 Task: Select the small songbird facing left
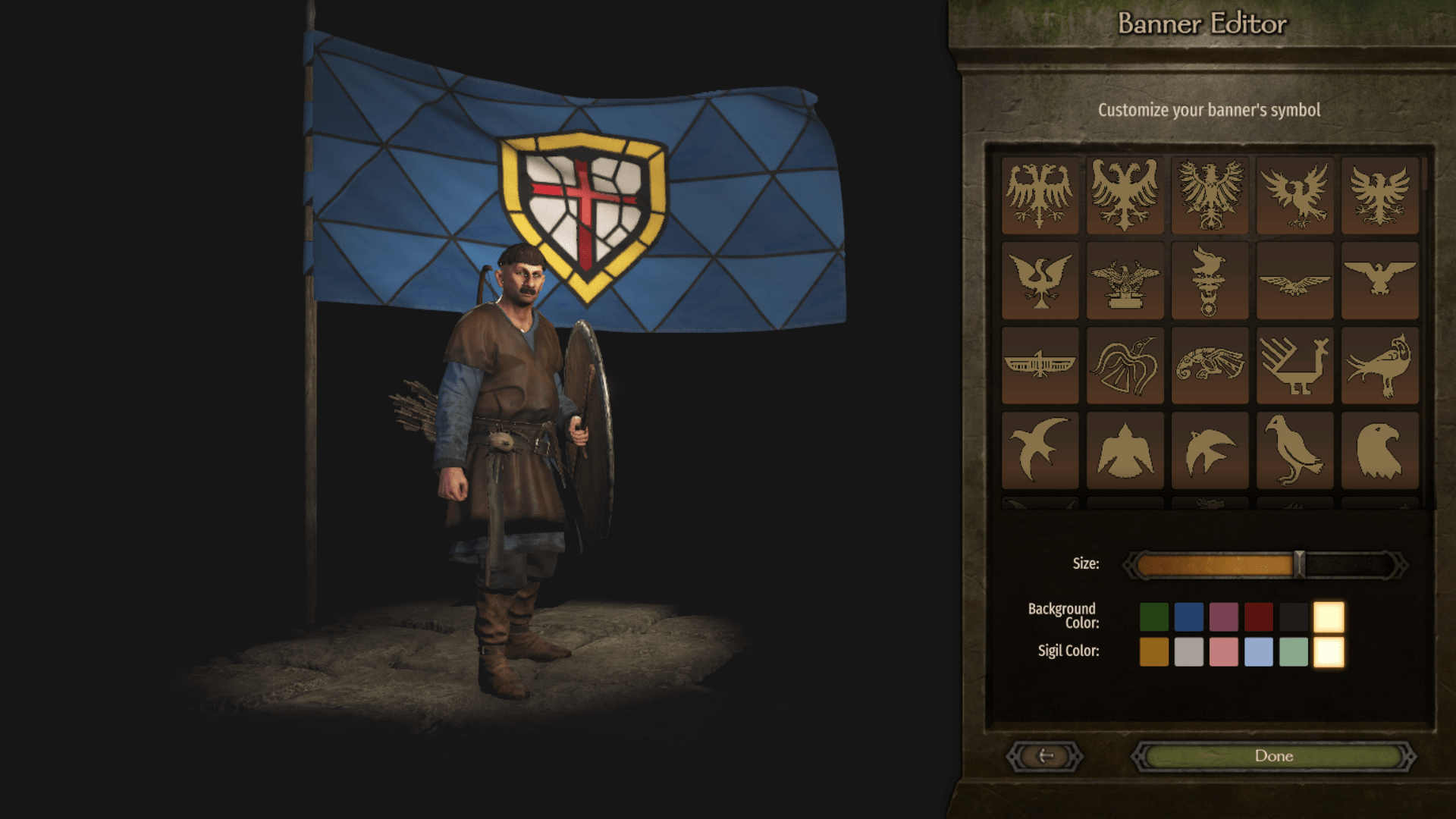point(1210,449)
